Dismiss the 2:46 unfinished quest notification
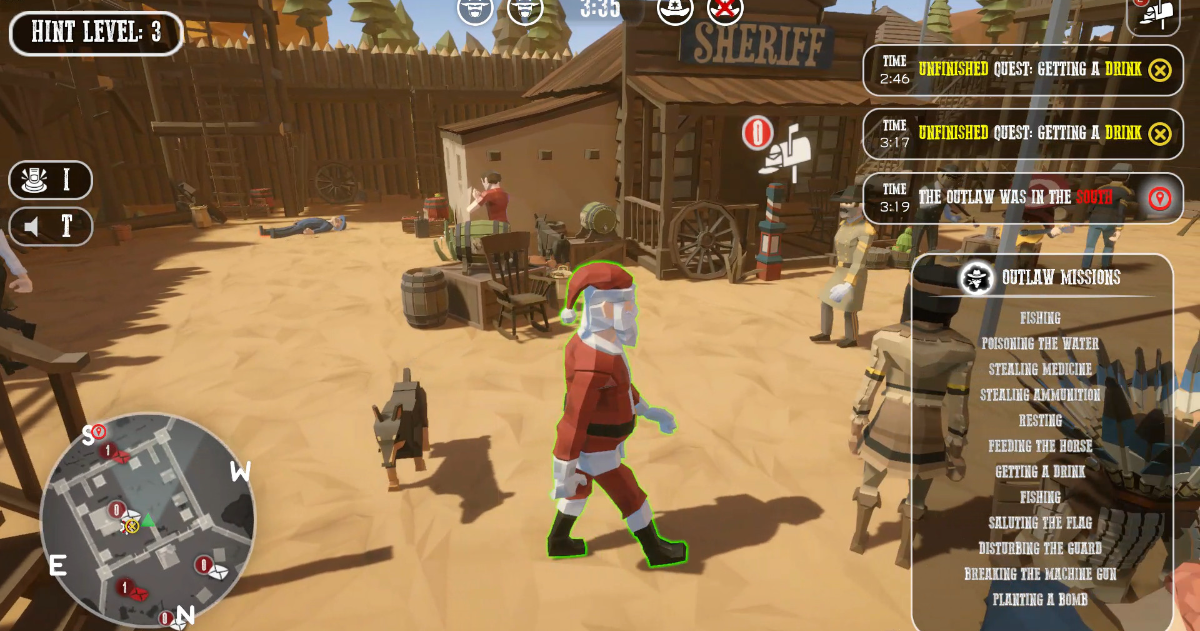Viewport: 1200px width, 631px height. tap(1159, 70)
